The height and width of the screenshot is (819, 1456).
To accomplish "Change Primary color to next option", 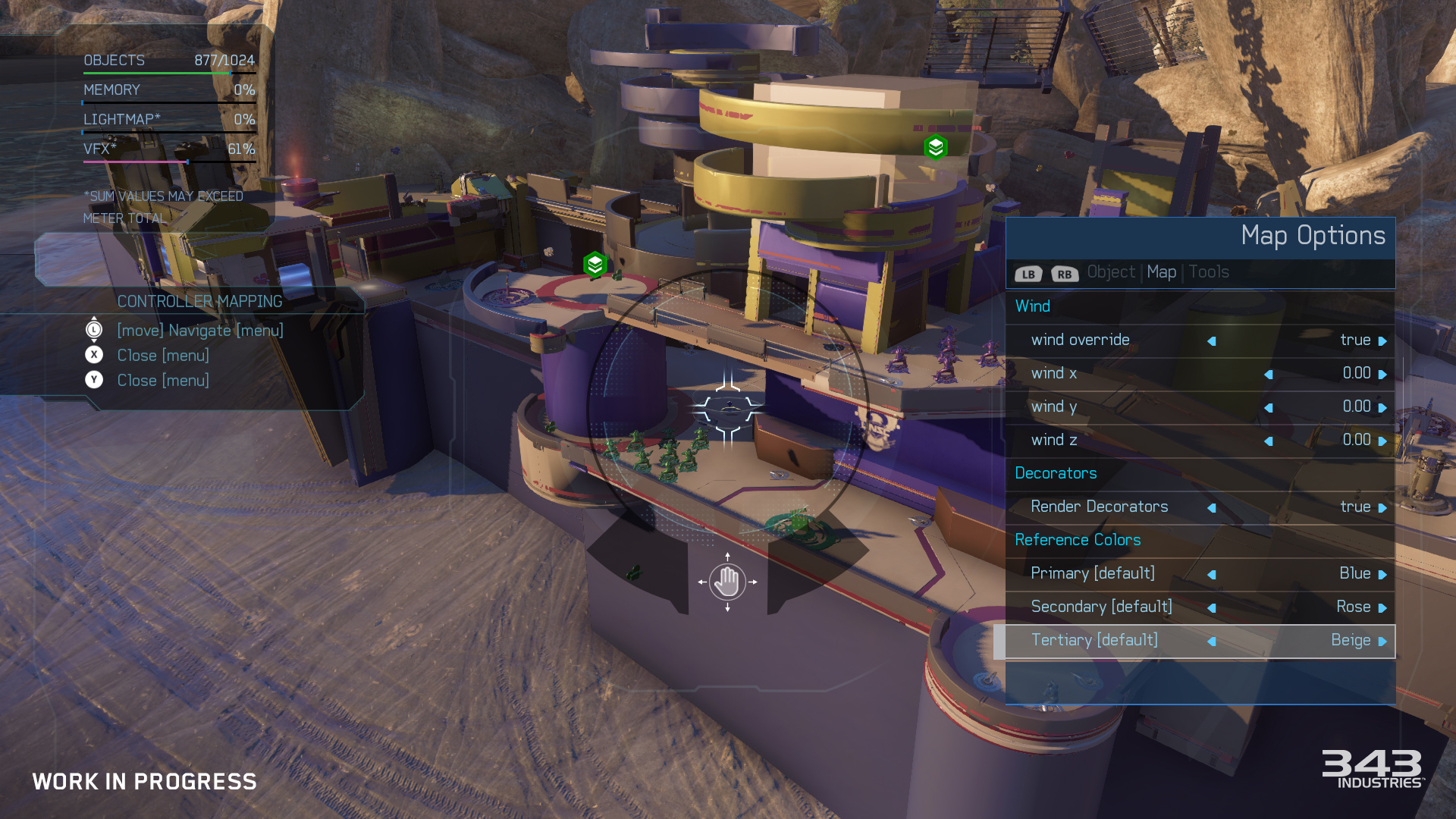I will click(x=1382, y=575).
